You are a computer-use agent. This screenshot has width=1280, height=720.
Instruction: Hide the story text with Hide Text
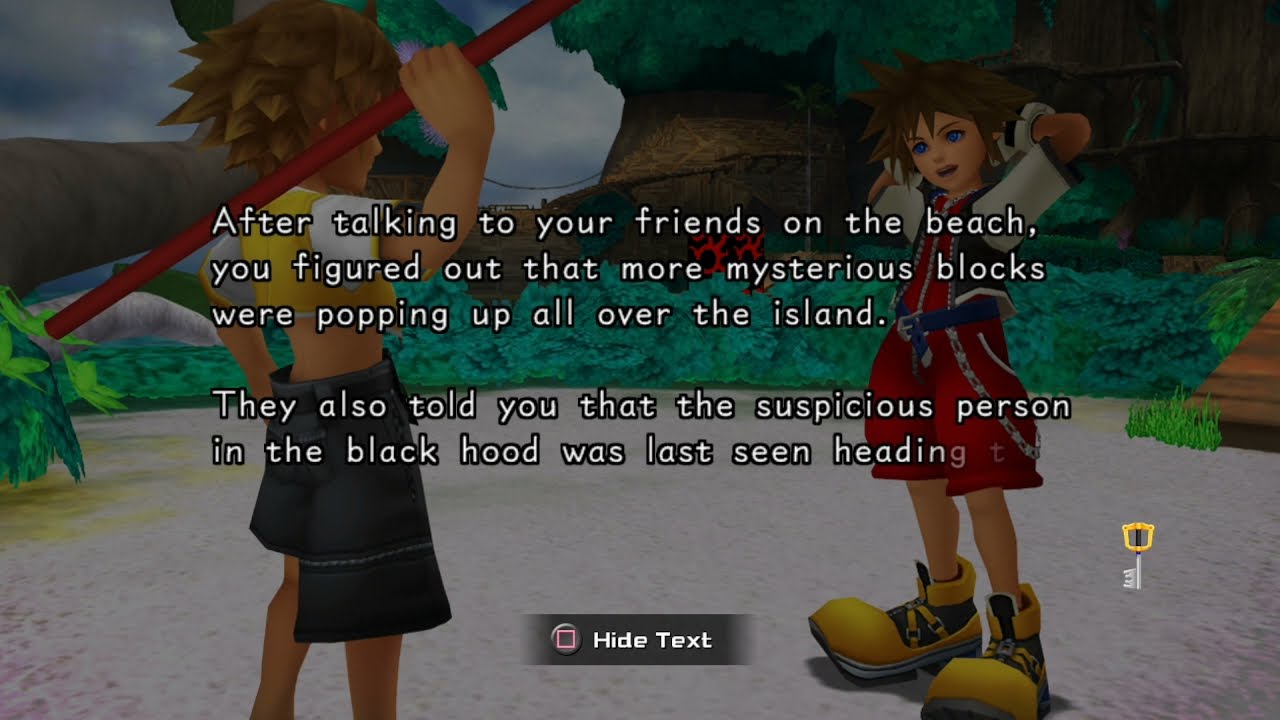(x=636, y=640)
